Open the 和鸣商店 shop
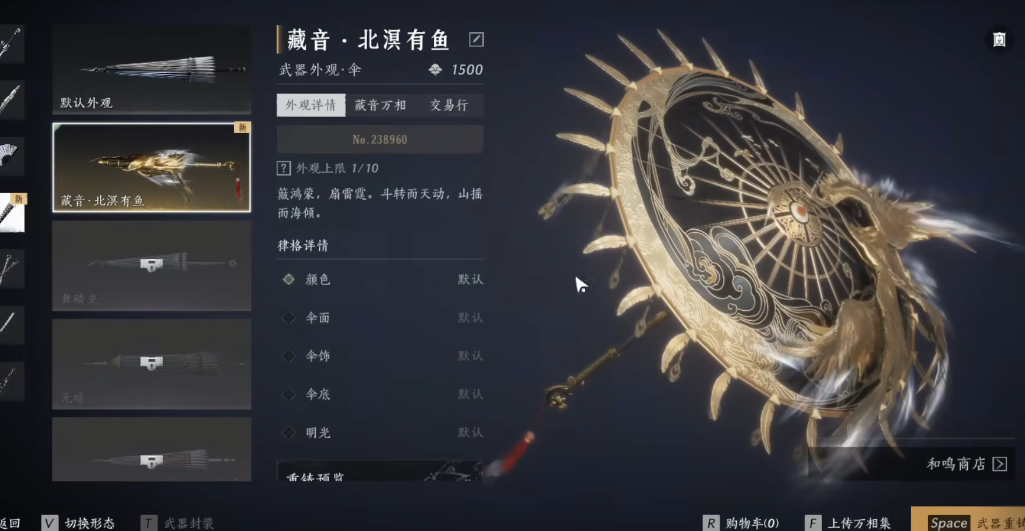The image size is (1025, 531). pyautogui.click(x=966, y=464)
